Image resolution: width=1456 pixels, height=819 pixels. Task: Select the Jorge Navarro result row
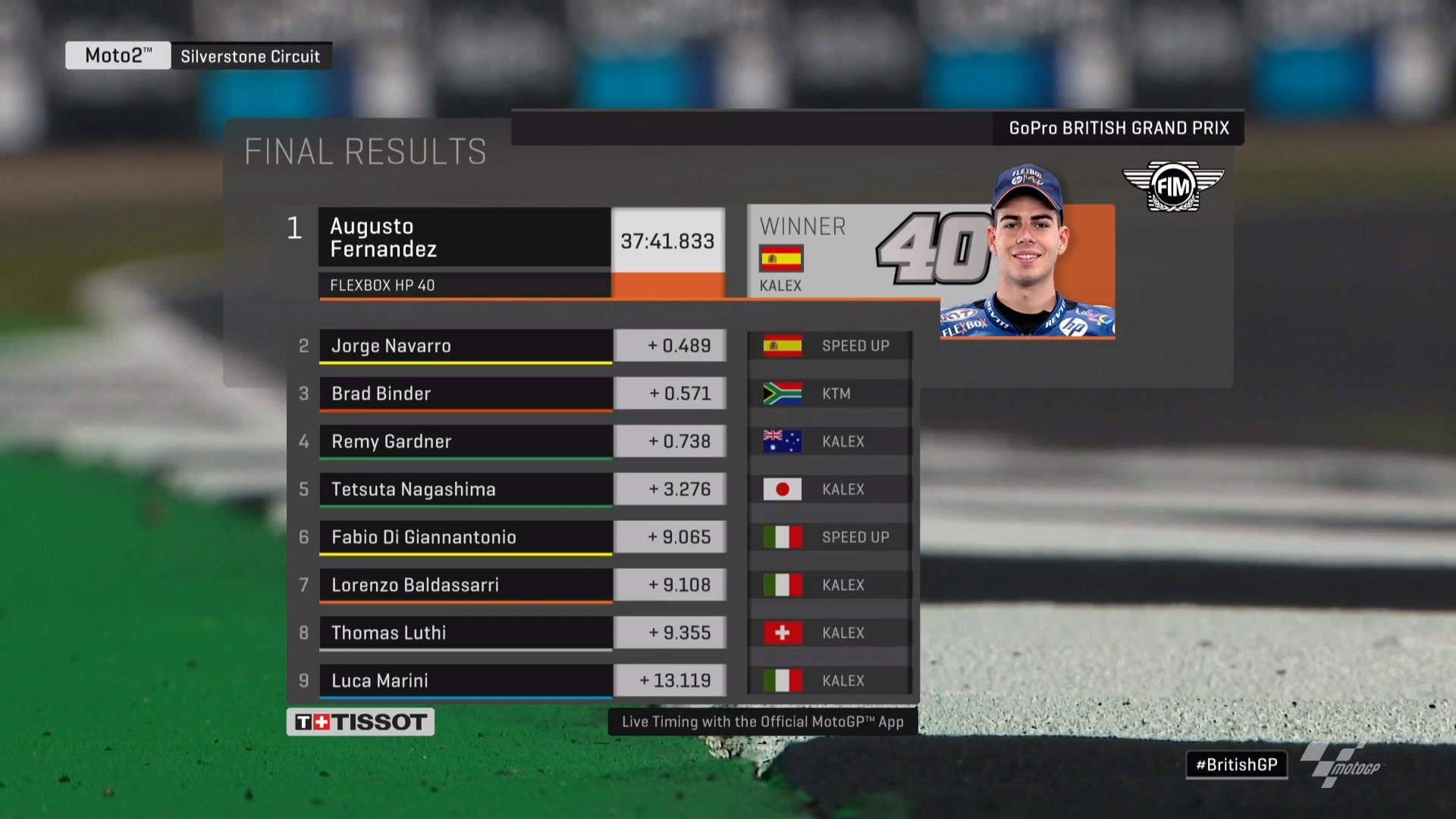[x=465, y=346]
